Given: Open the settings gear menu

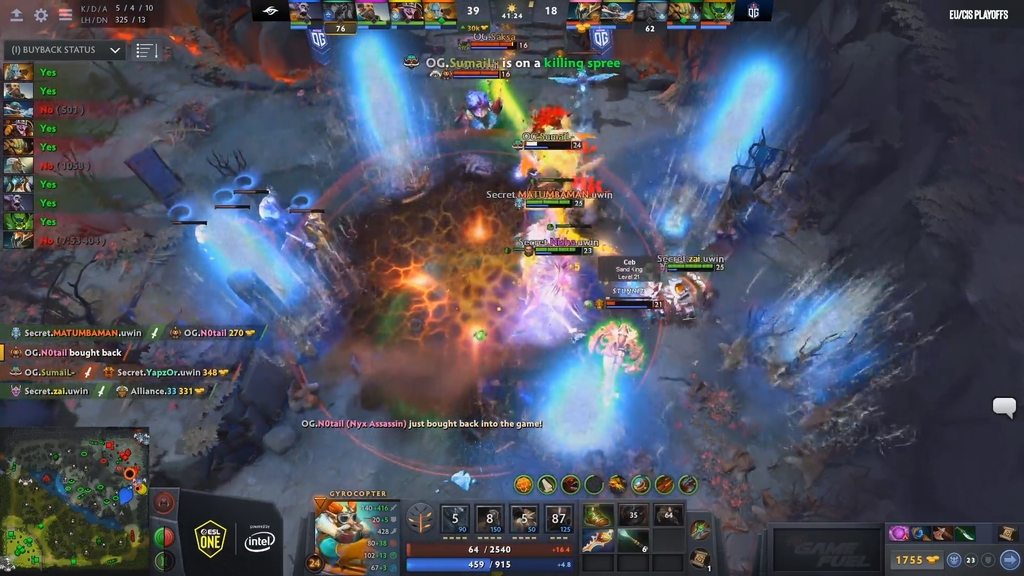Looking at the screenshot, I should click(41, 15).
